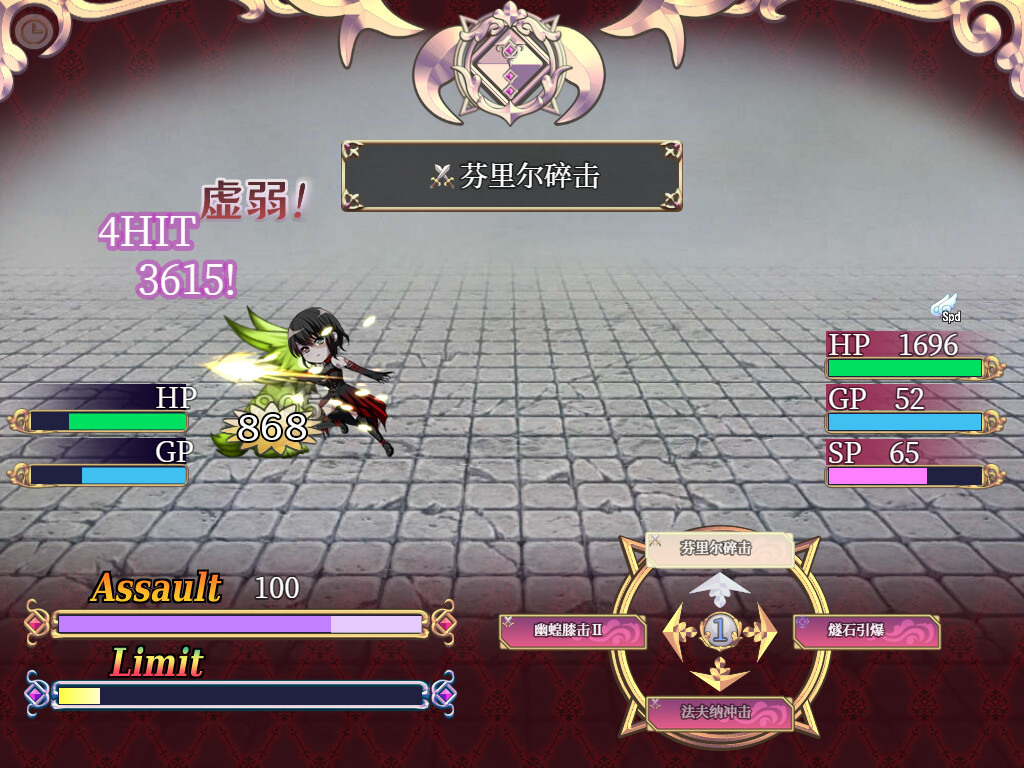Click the Spd wing buff icon
The height and width of the screenshot is (768, 1024).
pos(945,307)
